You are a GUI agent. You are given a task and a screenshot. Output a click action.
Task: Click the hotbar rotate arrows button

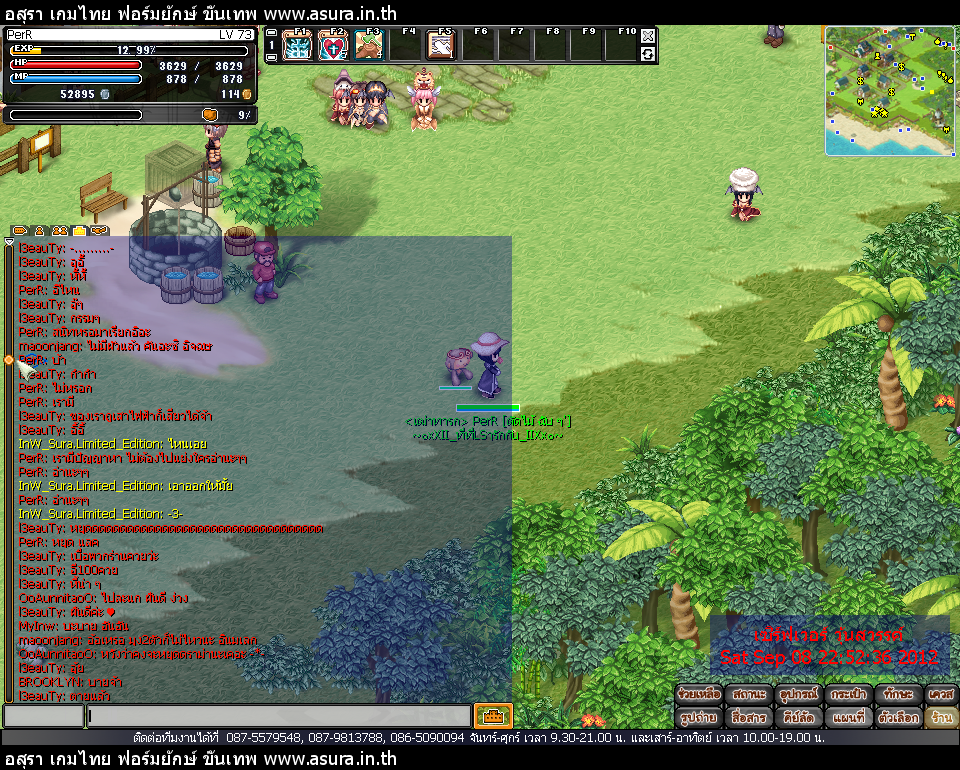click(x=648, y=54)
